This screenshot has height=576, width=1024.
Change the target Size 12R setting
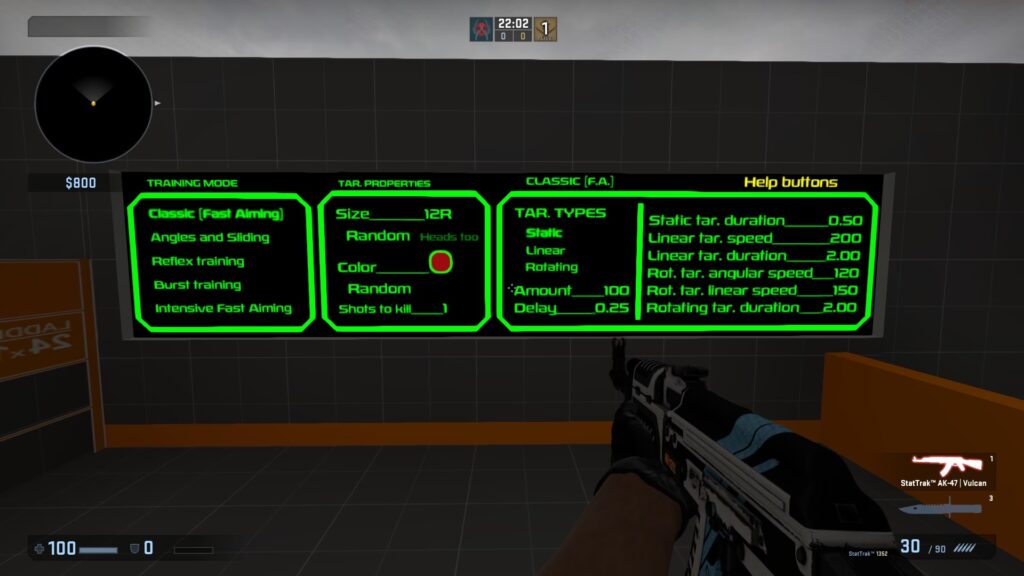tap(394, 214)
